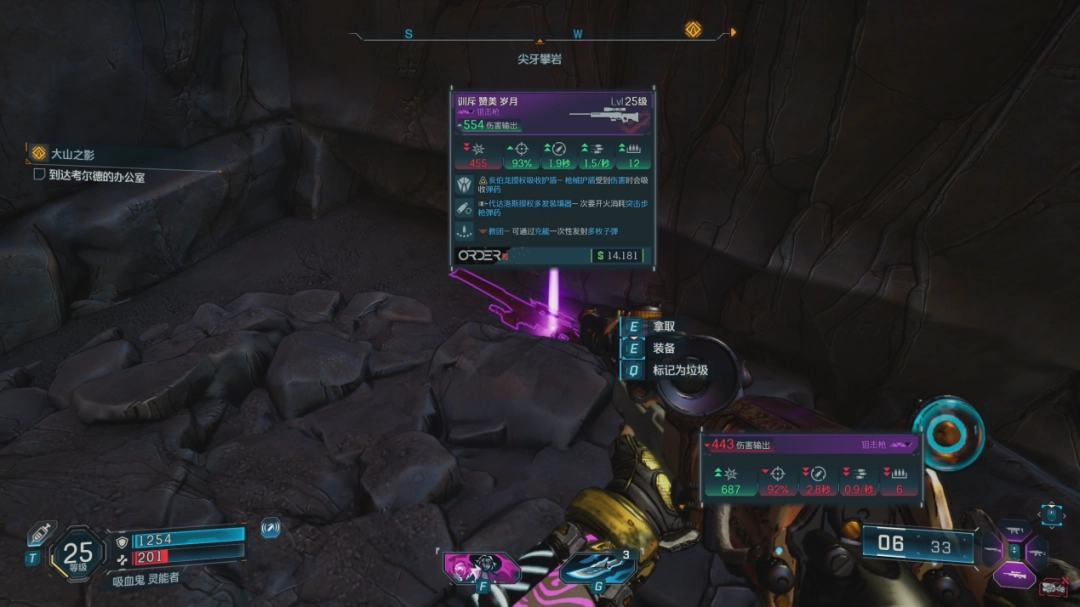
Task: Choose the 装备 equip option
Action: click(663, 349)
